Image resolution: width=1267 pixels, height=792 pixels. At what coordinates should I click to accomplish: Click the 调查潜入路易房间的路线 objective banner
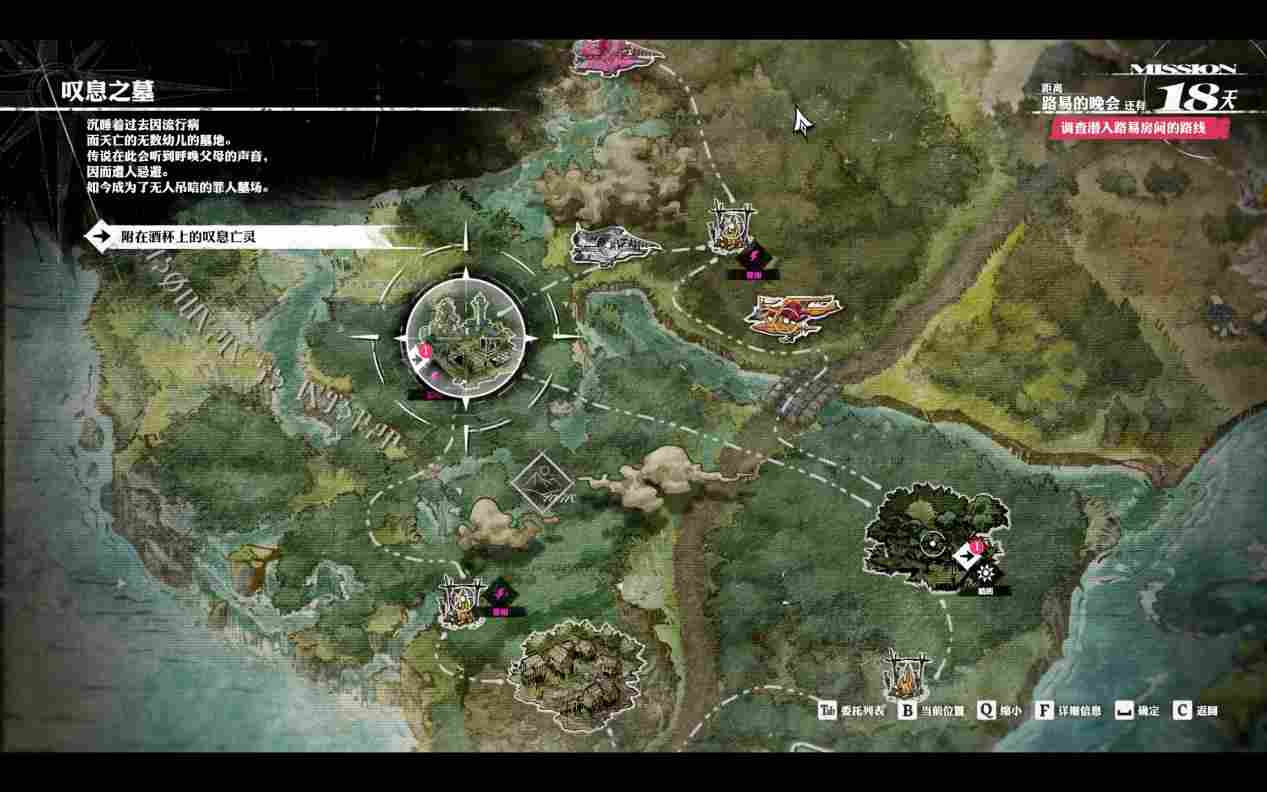1140,127
